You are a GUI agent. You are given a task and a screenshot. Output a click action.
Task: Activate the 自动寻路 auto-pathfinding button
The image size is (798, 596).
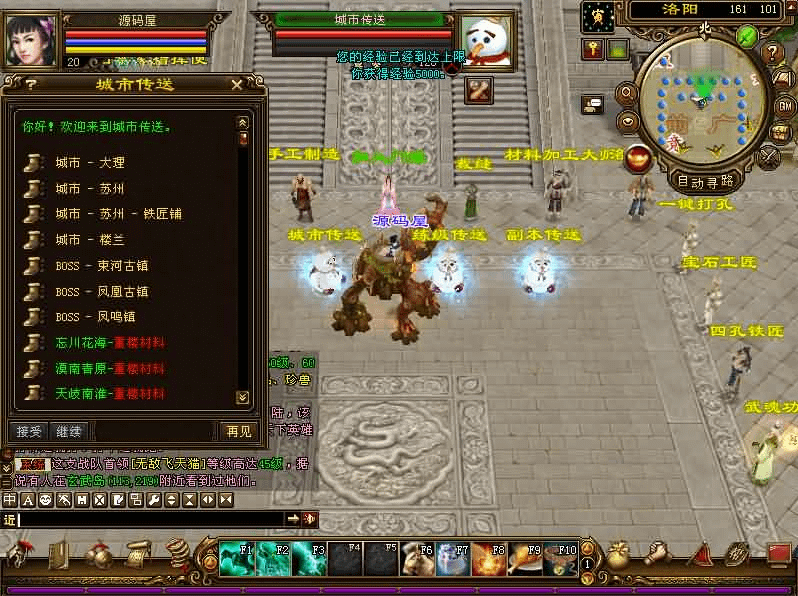[x=705, y=181]
